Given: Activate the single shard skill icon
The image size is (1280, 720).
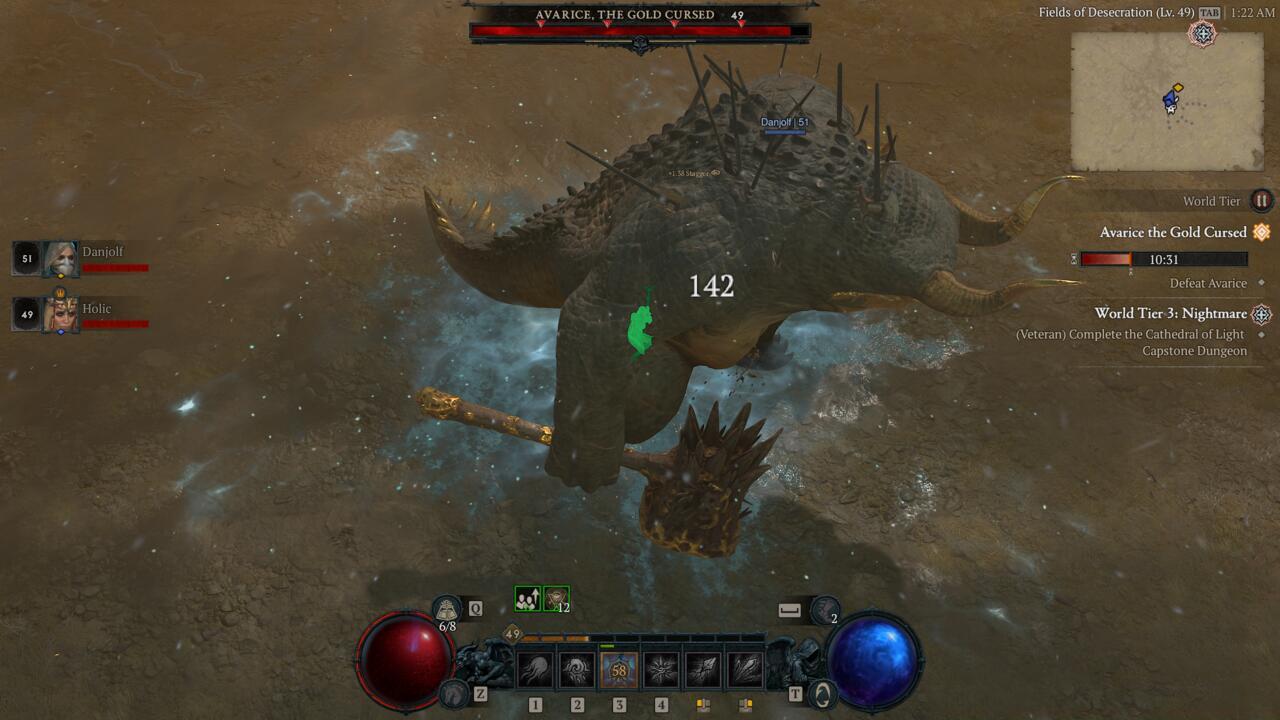Looking at the screenshot, I should tap(703, 669).
